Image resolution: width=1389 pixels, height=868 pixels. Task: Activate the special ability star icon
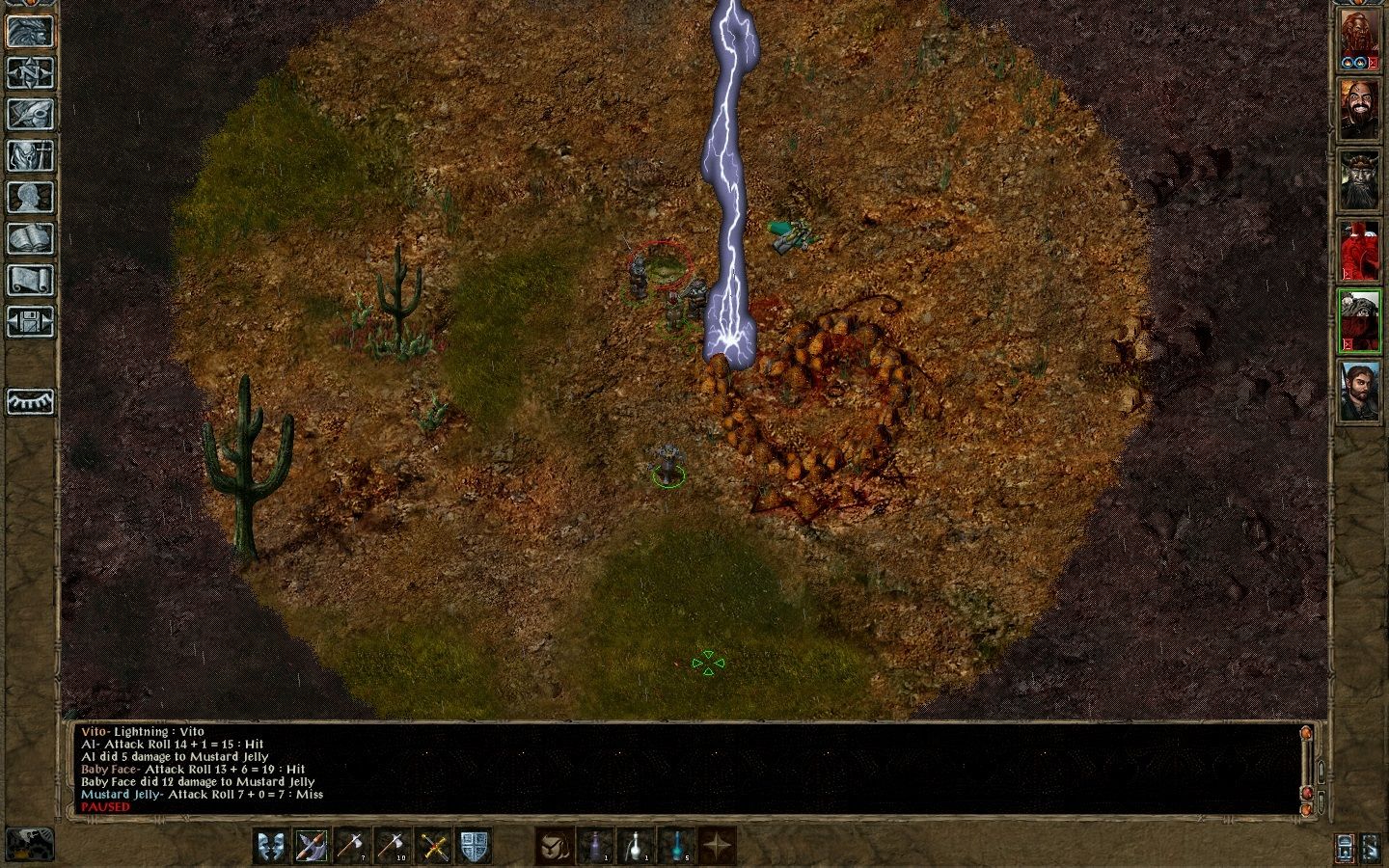pos(716,847)
